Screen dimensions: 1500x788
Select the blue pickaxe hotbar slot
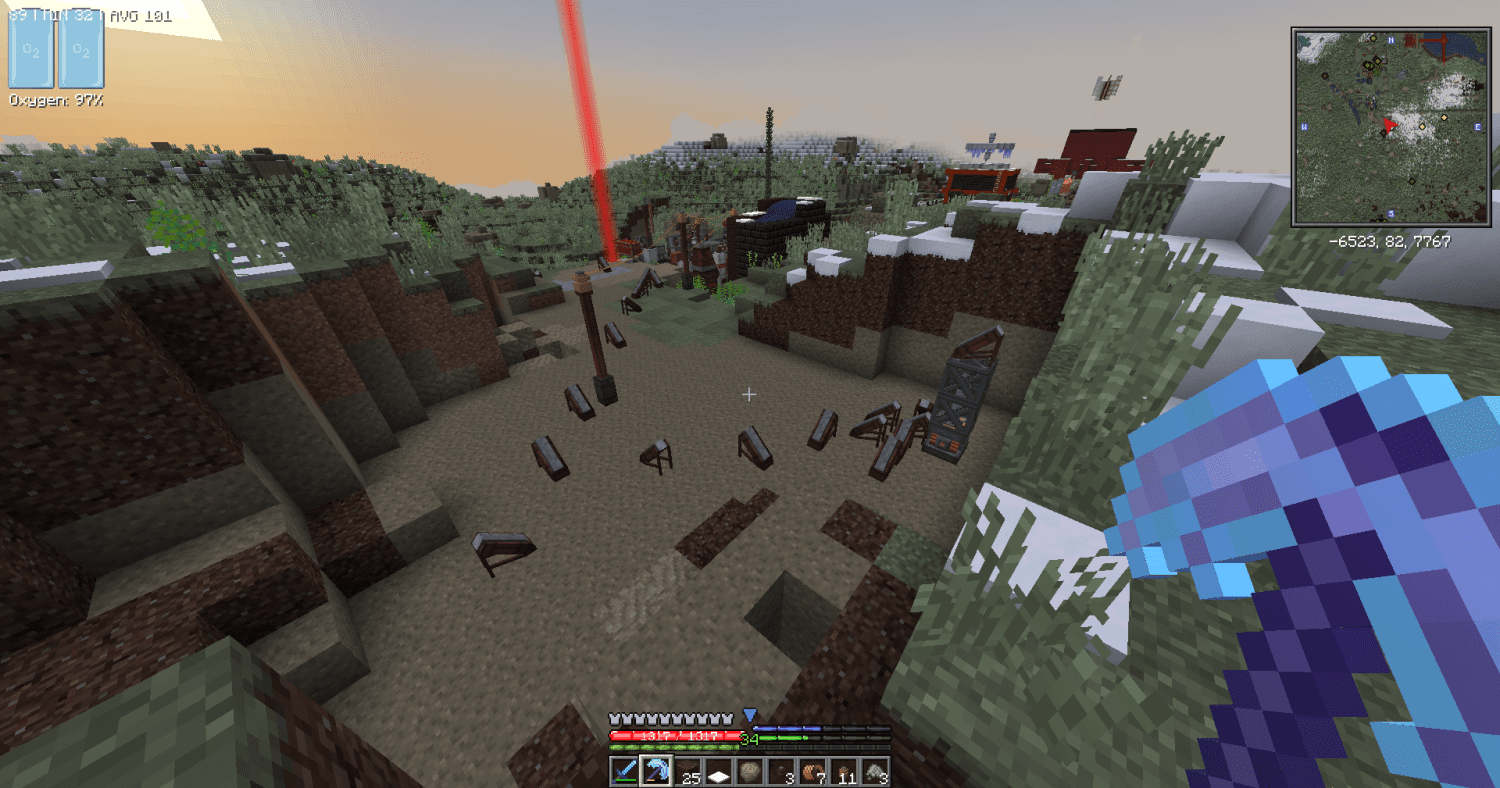[x=656, y=772]
